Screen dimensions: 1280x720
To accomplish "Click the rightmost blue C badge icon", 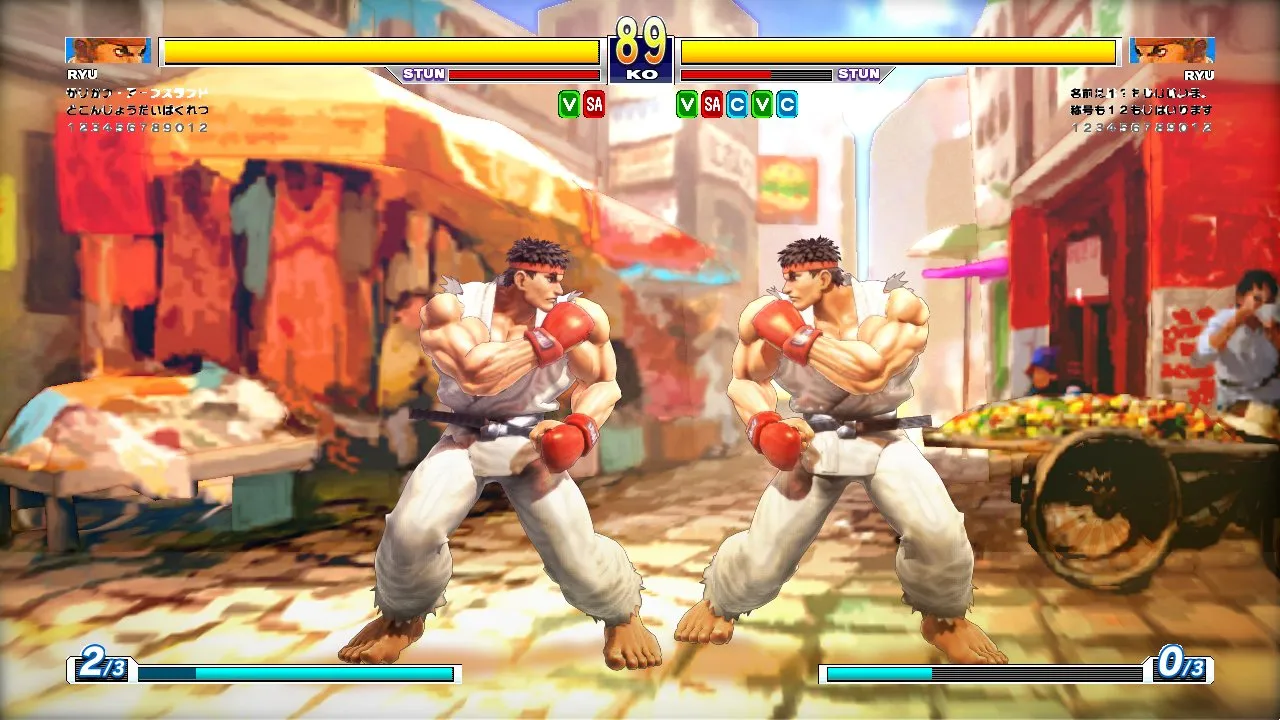I will [x=787, y=104].
